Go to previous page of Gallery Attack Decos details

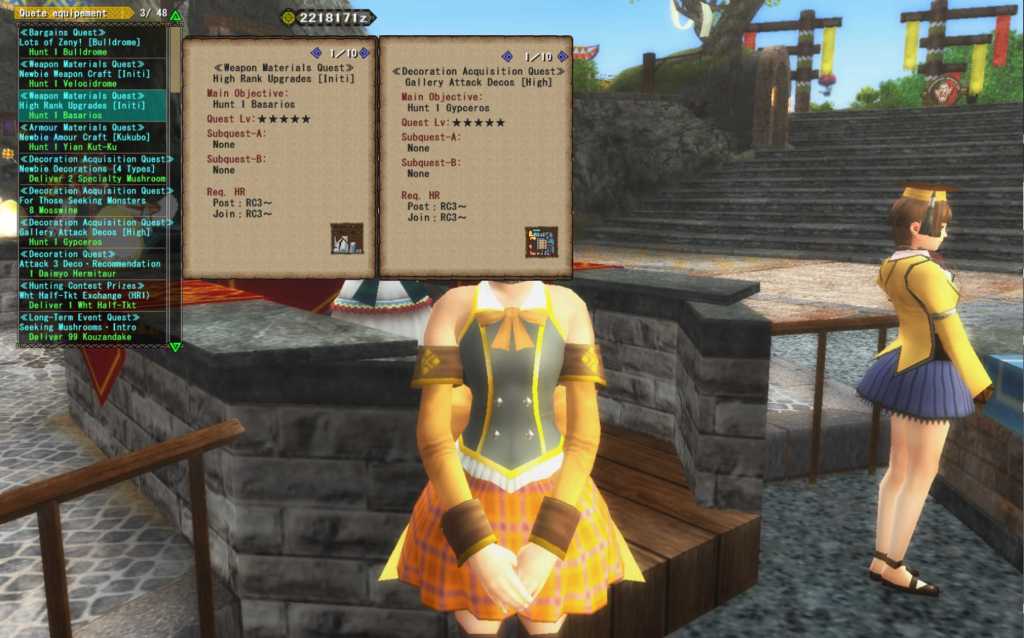click(507, 57)
